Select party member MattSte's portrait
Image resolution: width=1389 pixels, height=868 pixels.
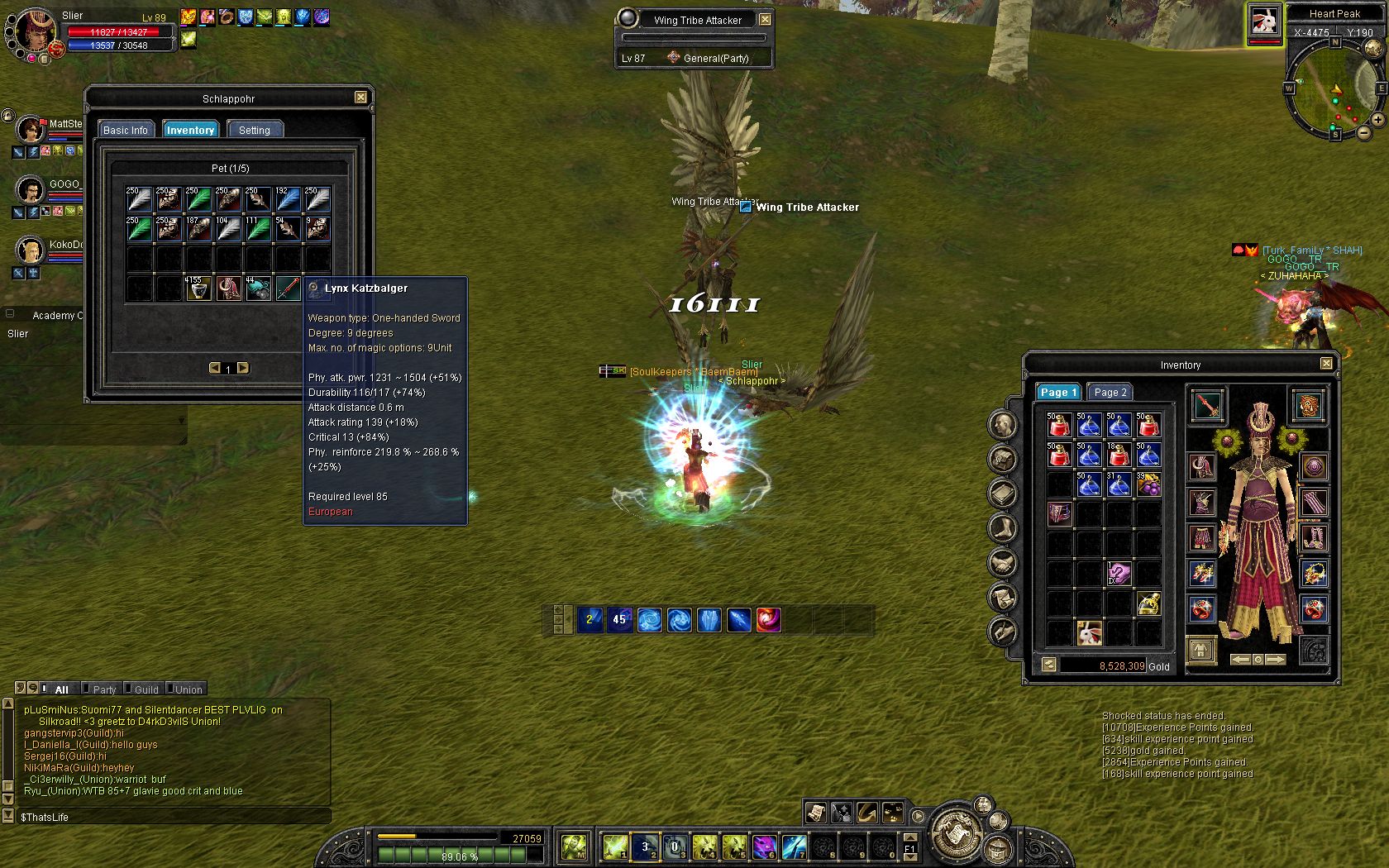point(31,130)
